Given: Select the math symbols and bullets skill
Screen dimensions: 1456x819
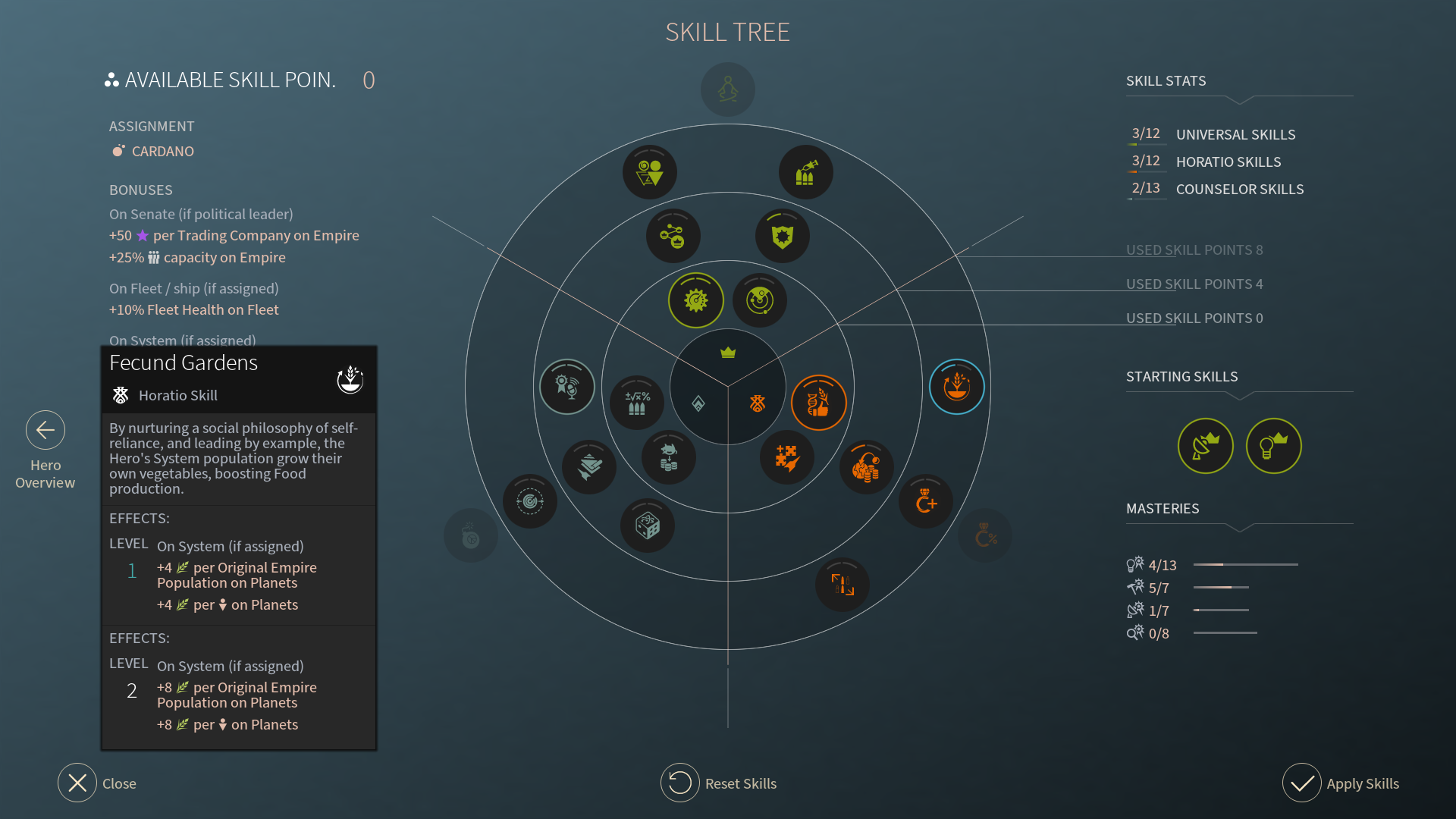Looking at the screenshot, I should click(x=637, y=403).
